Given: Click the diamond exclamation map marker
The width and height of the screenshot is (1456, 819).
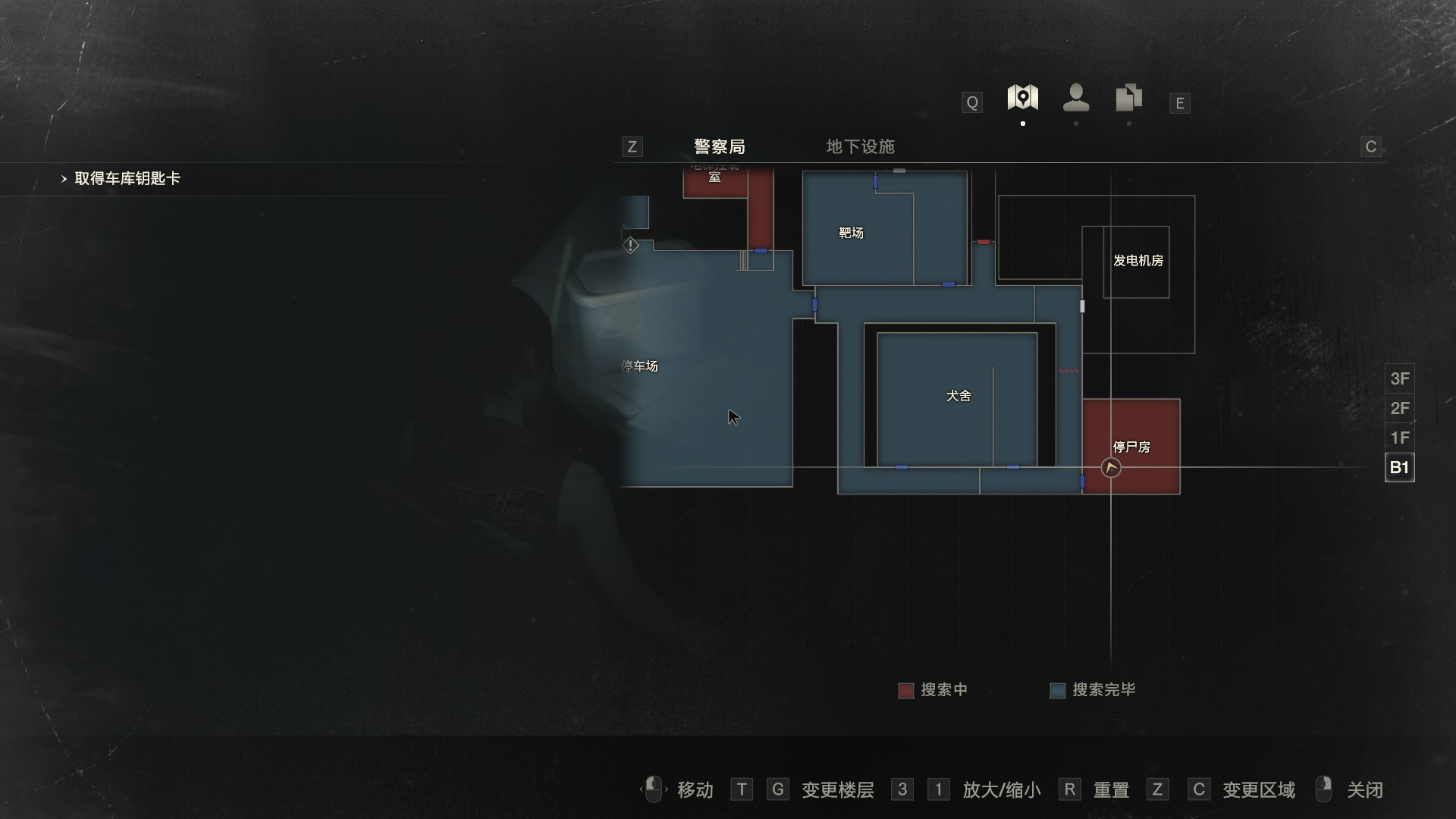Looking at the screenshot, I should point(631,246).
